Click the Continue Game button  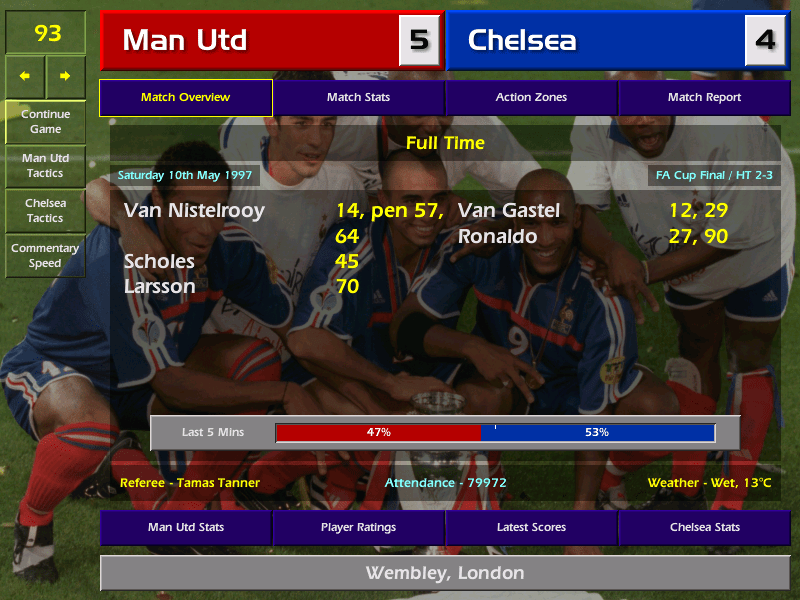[x=45, y=121]
